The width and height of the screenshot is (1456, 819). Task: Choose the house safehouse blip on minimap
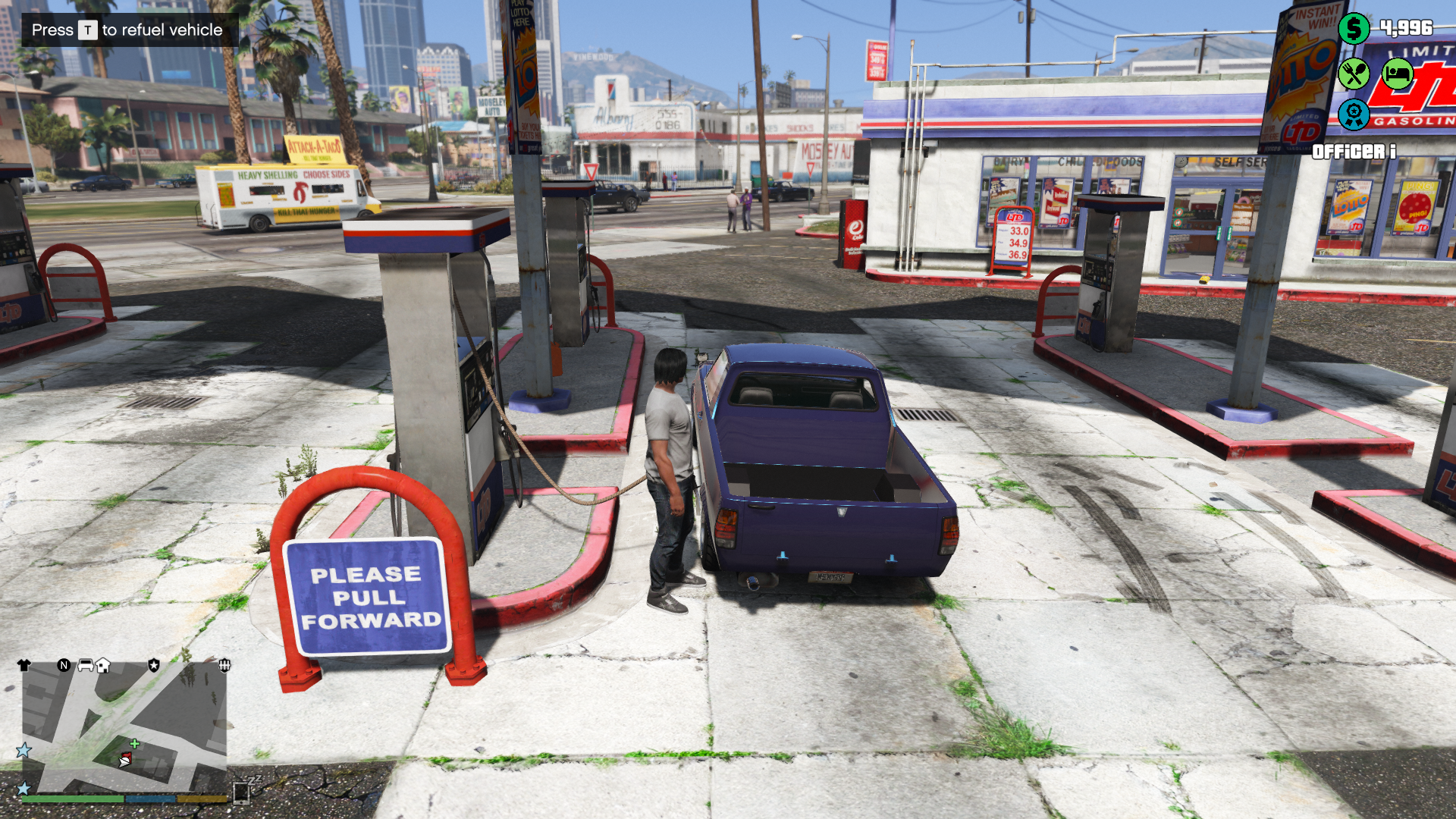tap(103, 665)
